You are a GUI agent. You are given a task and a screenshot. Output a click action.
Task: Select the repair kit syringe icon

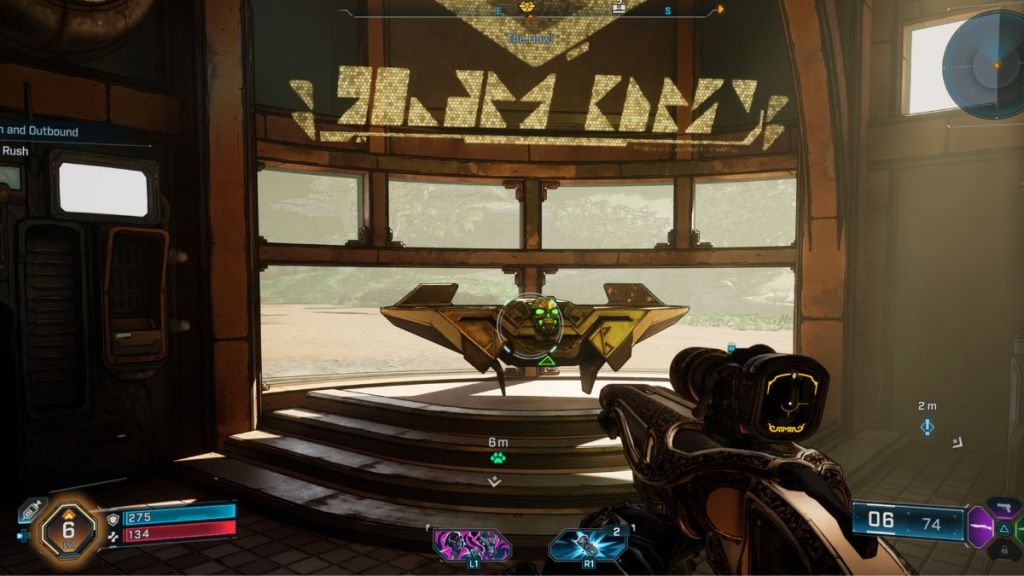point(30,510)
